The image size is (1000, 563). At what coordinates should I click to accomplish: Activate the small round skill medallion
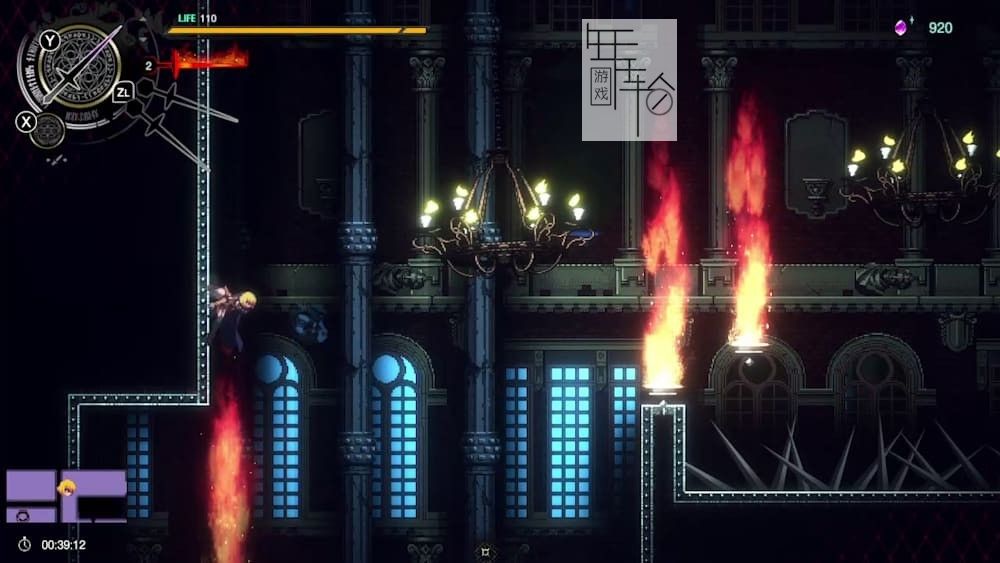click(x=48, y=128)
